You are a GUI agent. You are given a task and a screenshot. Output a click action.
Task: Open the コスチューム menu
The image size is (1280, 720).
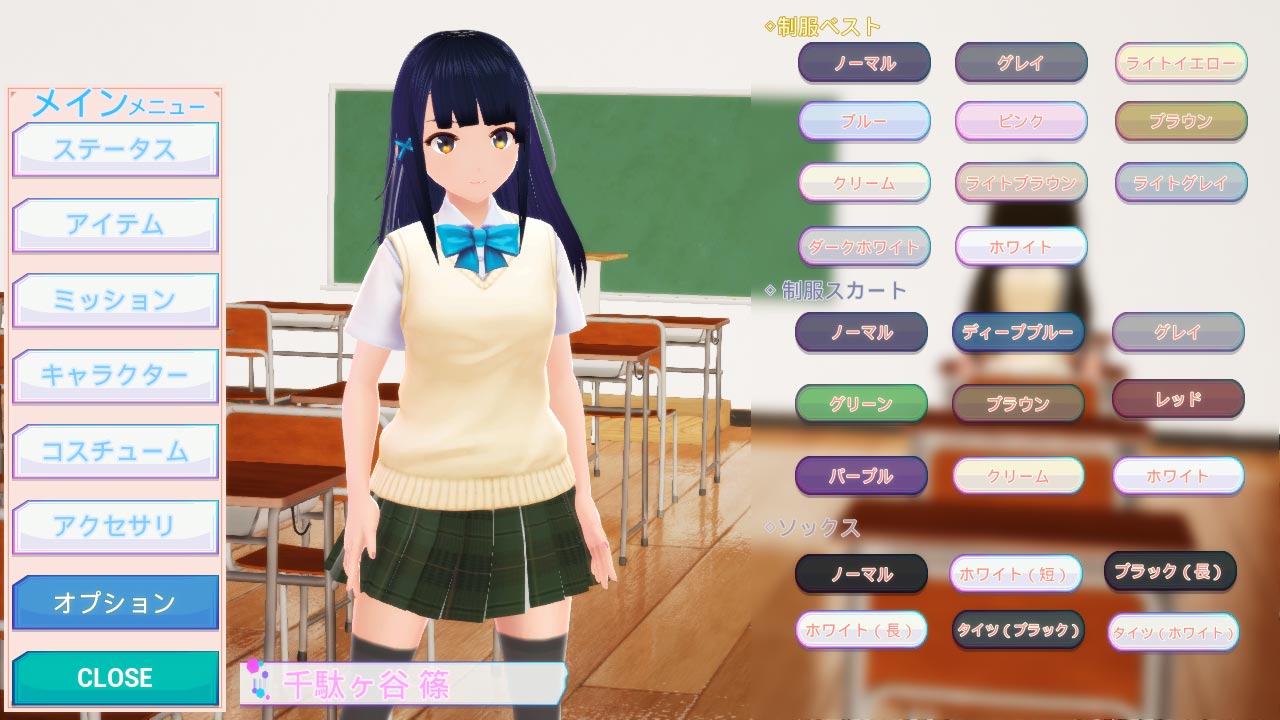point(115,451)
